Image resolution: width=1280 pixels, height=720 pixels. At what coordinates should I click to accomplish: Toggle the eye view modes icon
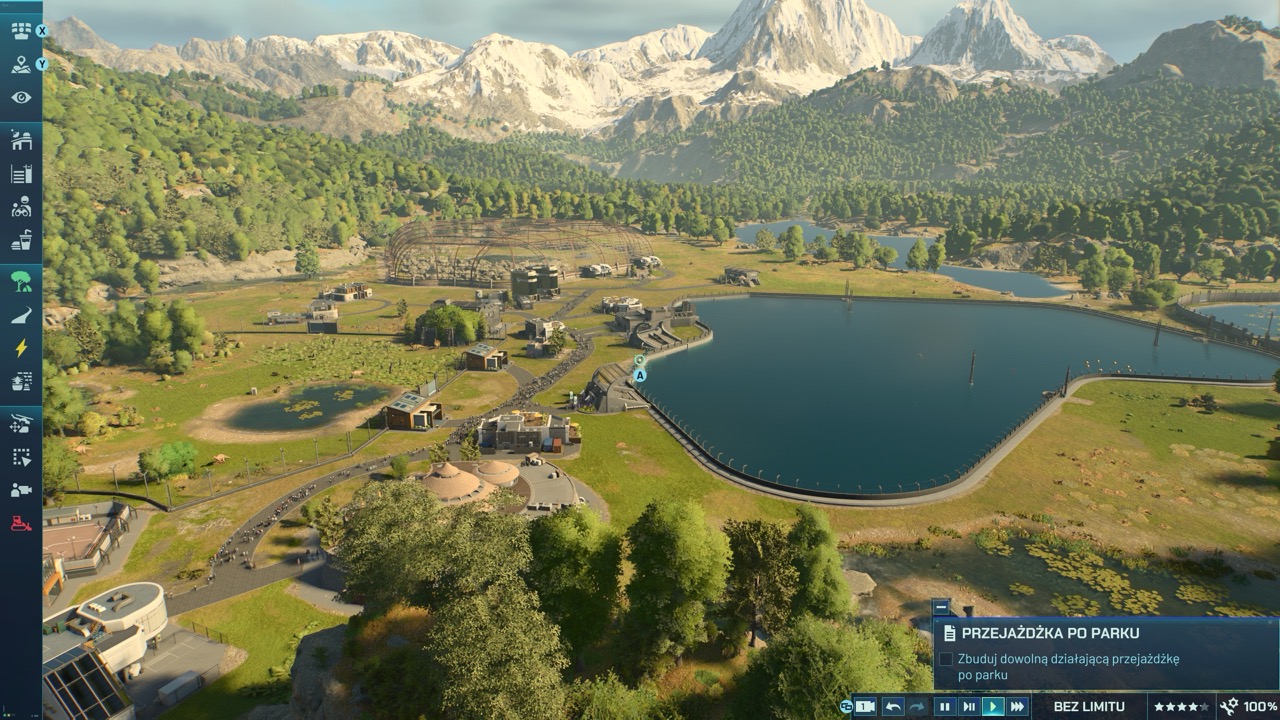pos(21,98)
